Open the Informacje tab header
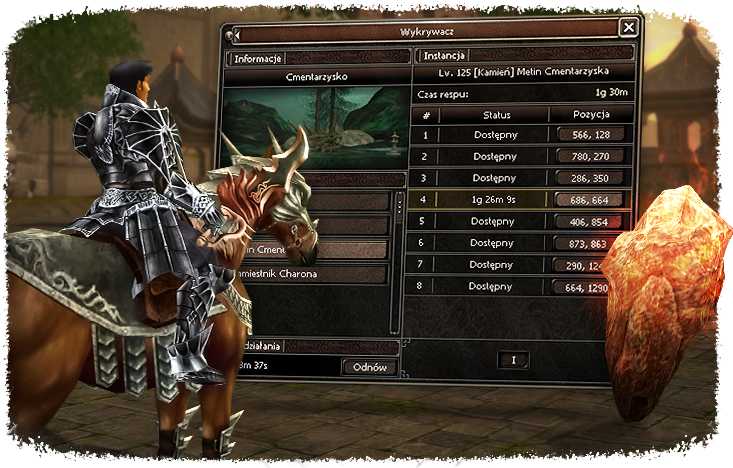The image size is (733, 468). tap(258, 58)
